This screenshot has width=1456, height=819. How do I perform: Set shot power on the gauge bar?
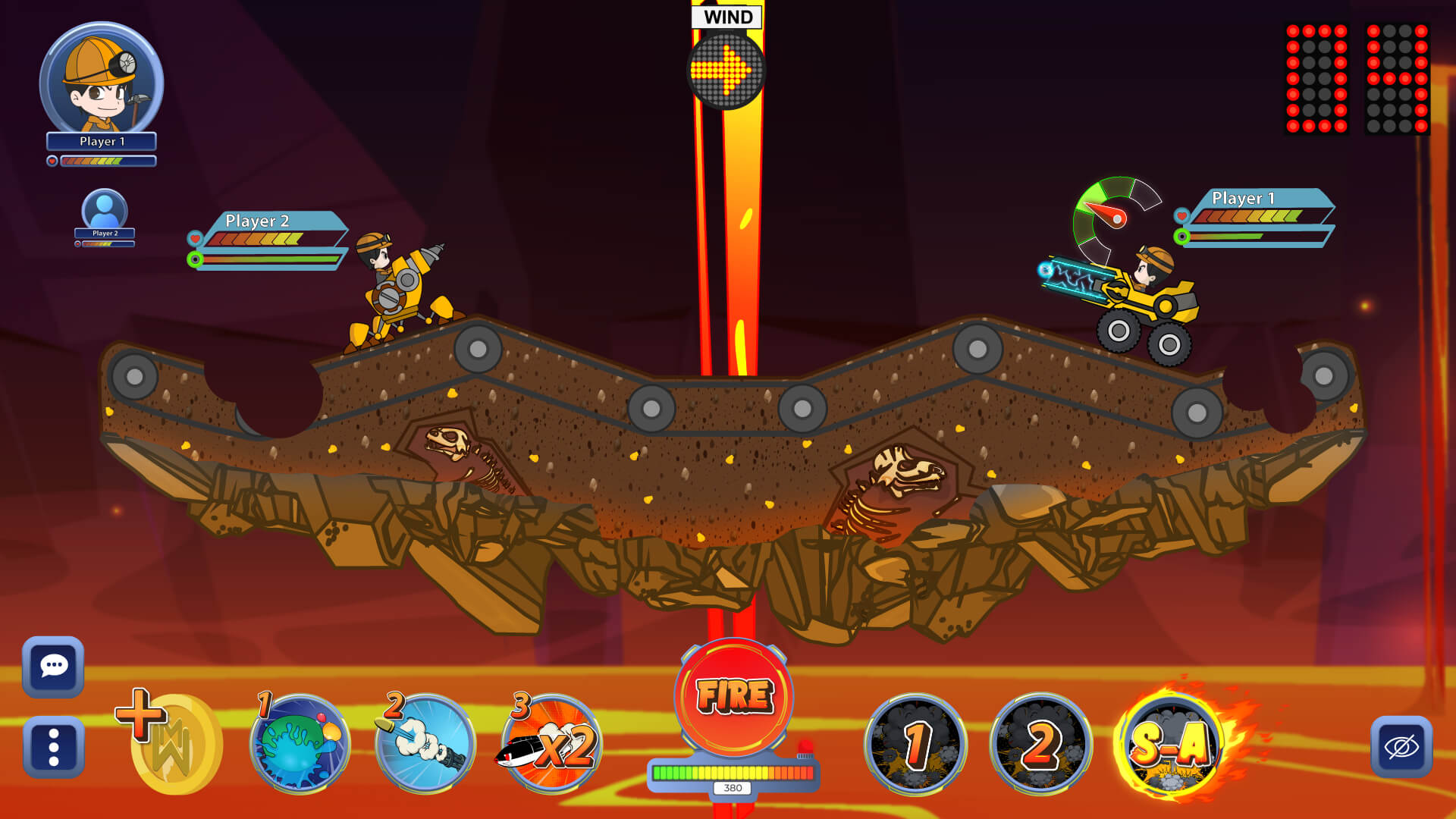coord(733,773)
